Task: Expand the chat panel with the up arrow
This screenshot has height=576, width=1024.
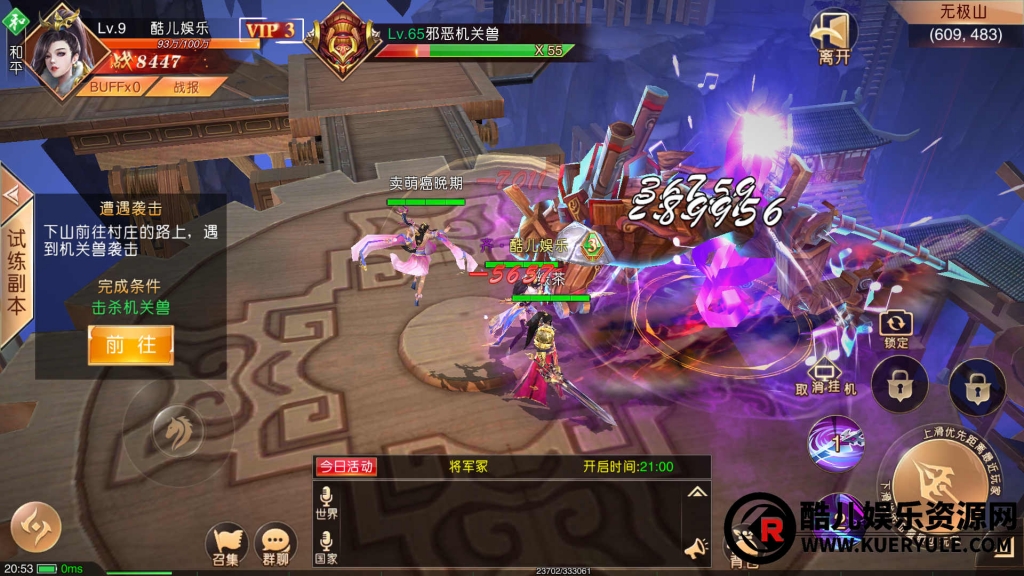Action: (697, 492)
